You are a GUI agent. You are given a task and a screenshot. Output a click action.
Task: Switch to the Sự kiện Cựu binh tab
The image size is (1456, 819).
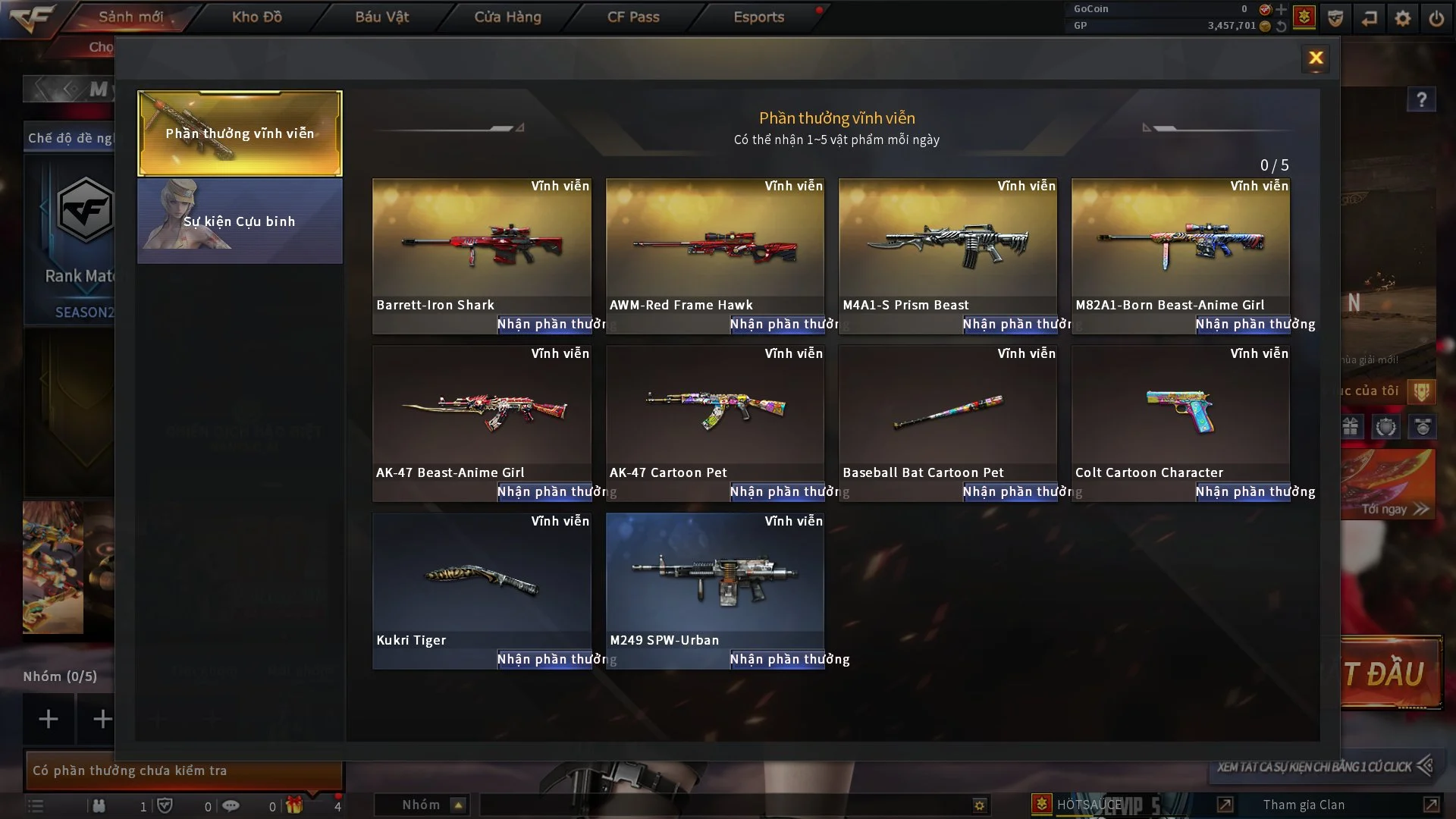240,221
